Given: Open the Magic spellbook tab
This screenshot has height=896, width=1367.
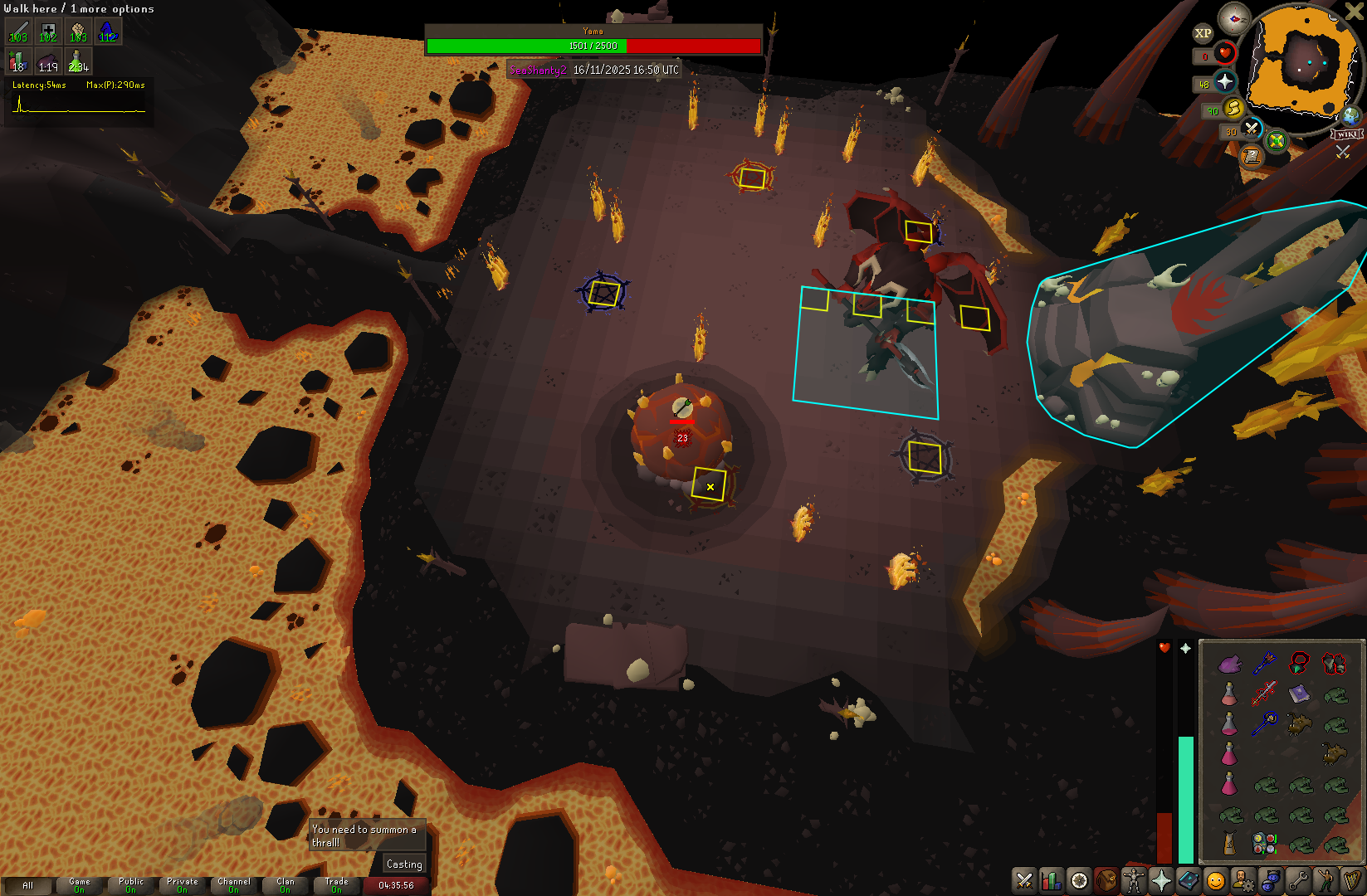Looking at the screenshot, I should (1188, 880).
